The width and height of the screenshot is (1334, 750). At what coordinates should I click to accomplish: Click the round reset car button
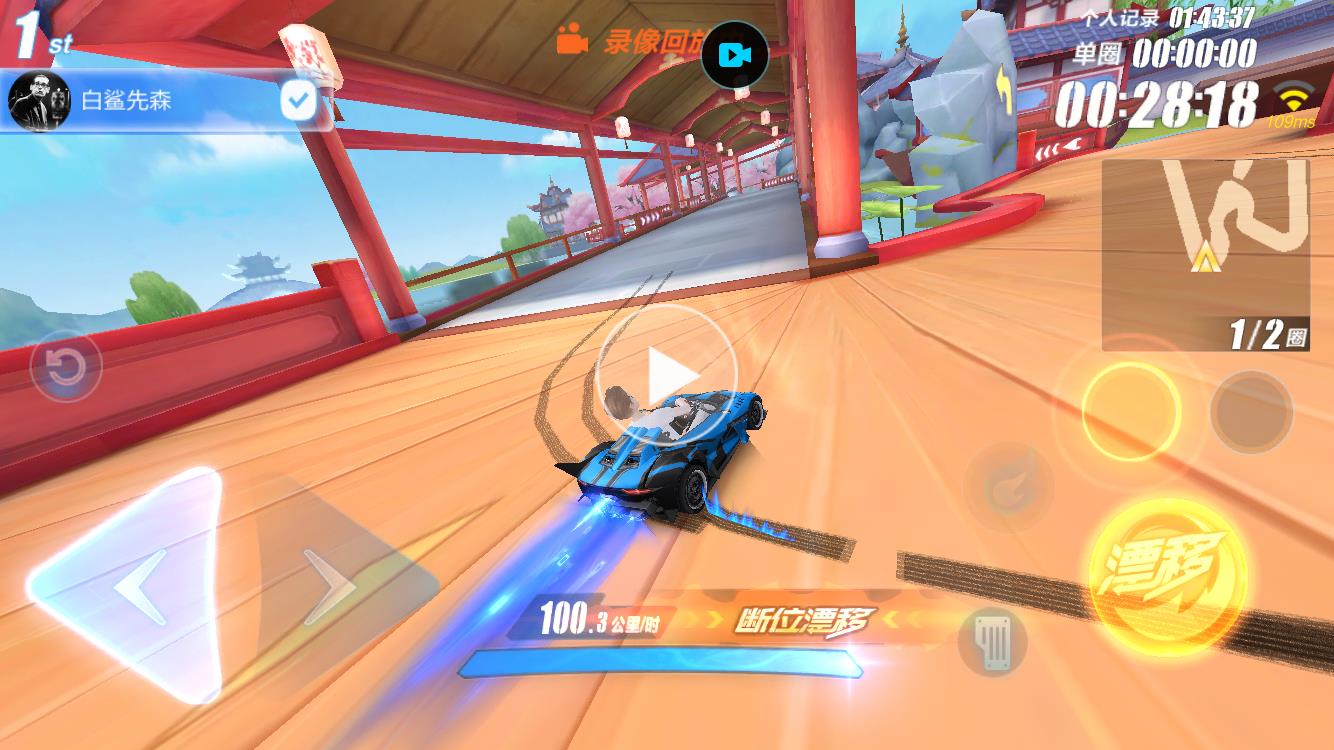[65, 367]
